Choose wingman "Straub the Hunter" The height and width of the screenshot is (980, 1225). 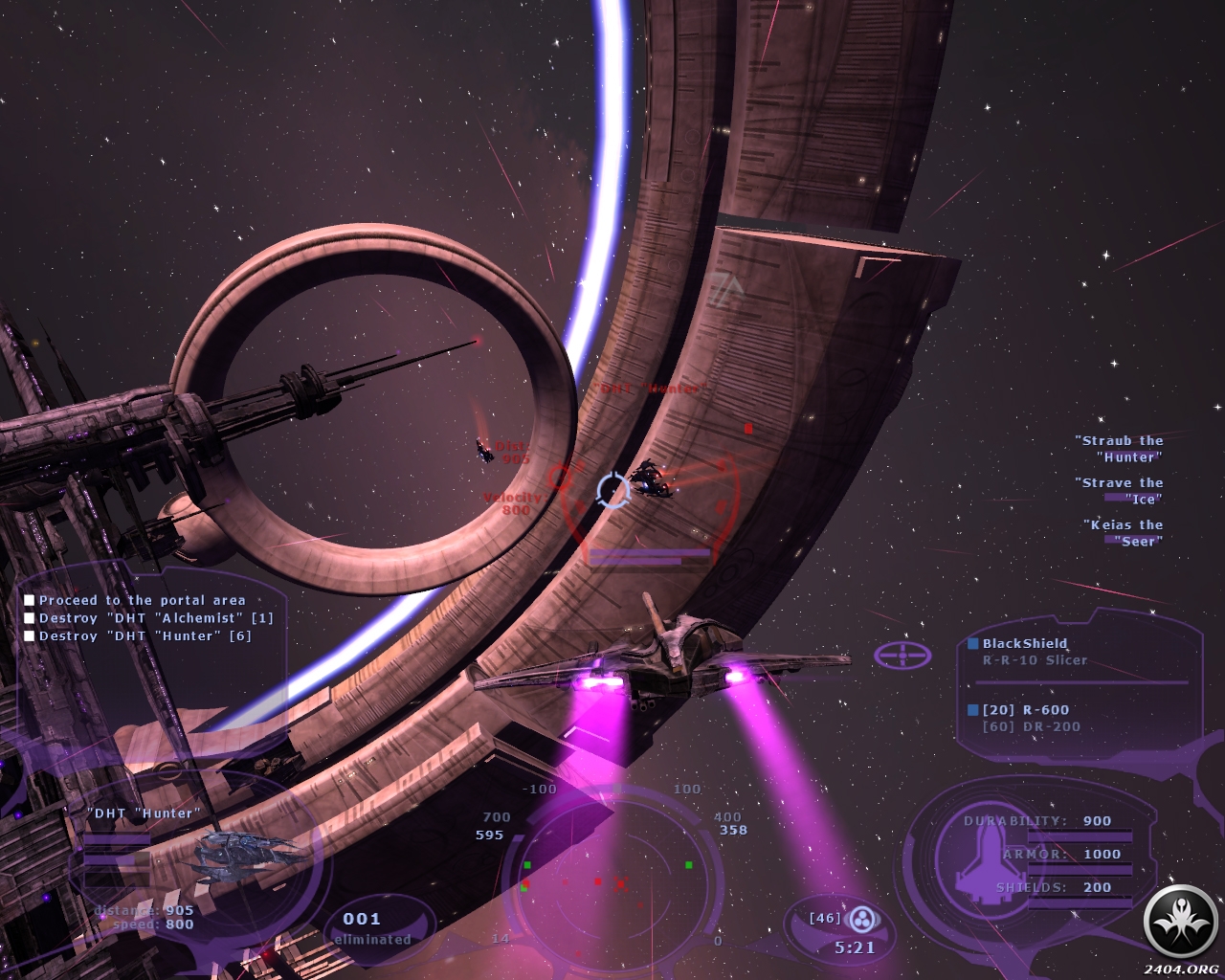(x=1122, y=449)
